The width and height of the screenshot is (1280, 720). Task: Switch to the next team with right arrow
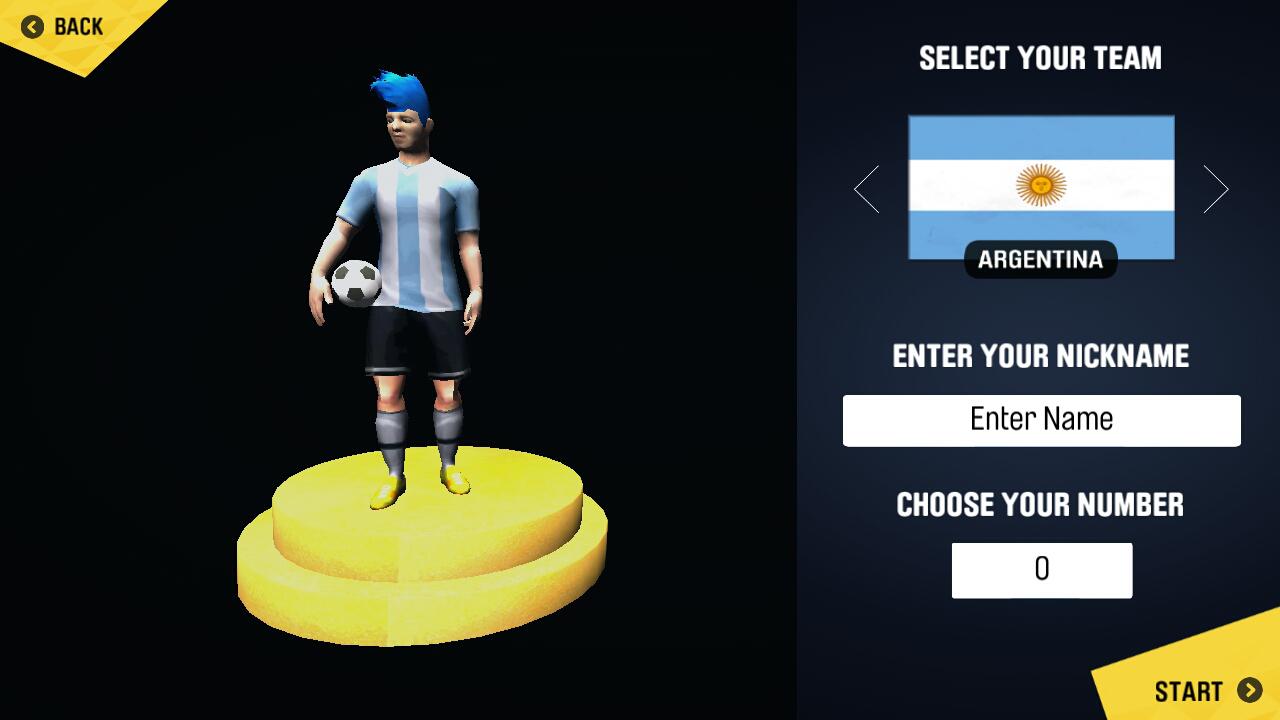coord(1215,189)
